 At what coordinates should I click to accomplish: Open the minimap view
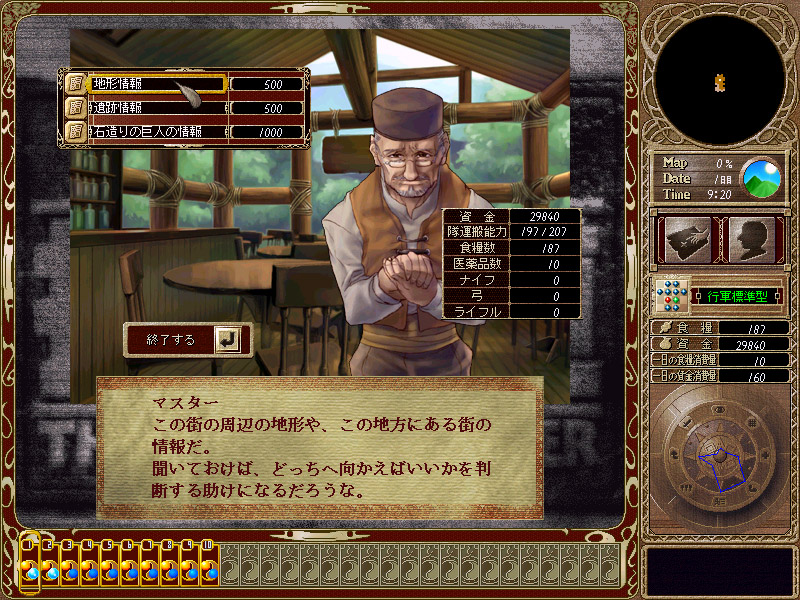coord(719,79)
